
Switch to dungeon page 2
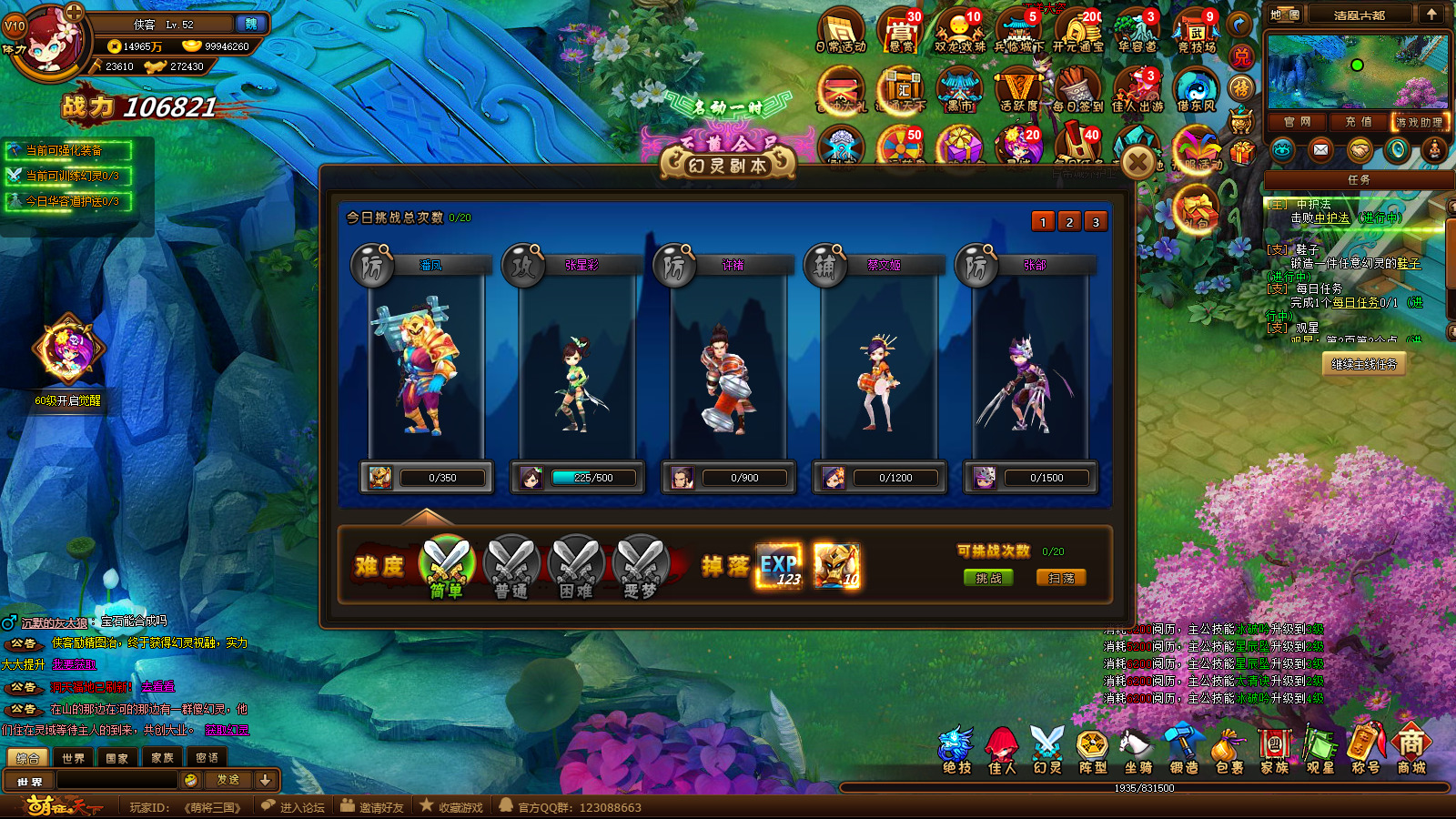click(x=1069, y=222)
